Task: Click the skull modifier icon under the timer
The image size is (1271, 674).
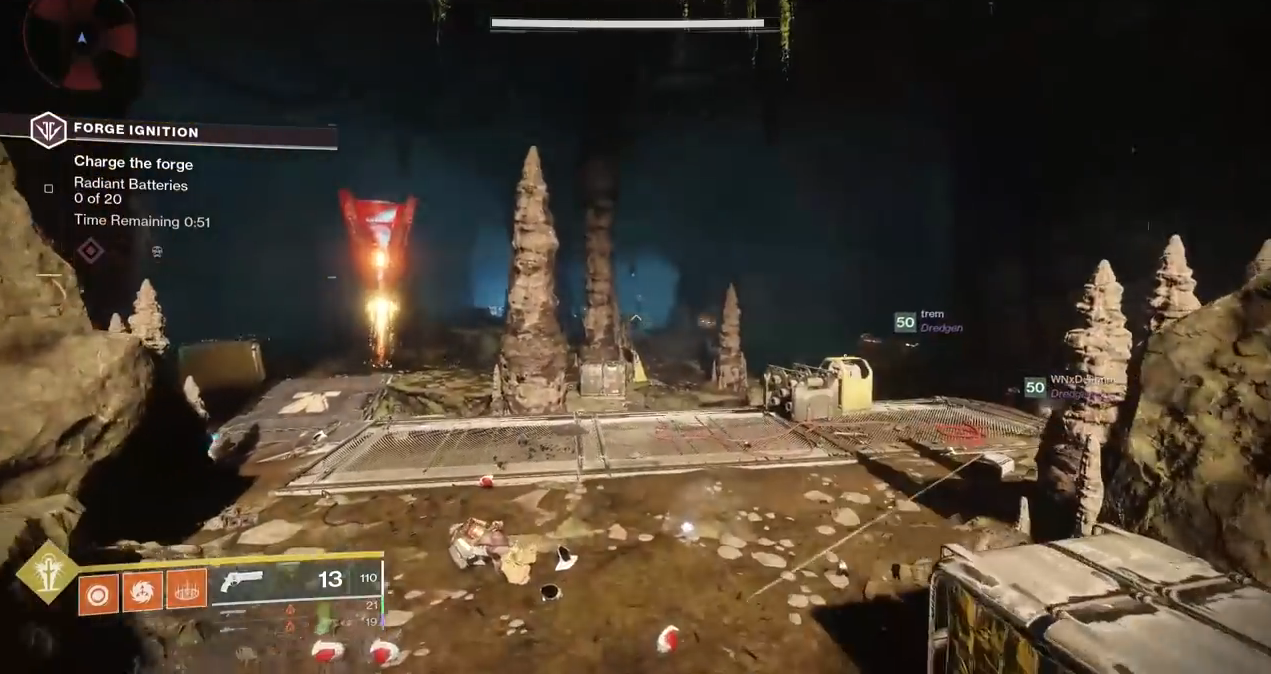Action: click(157, 252)
